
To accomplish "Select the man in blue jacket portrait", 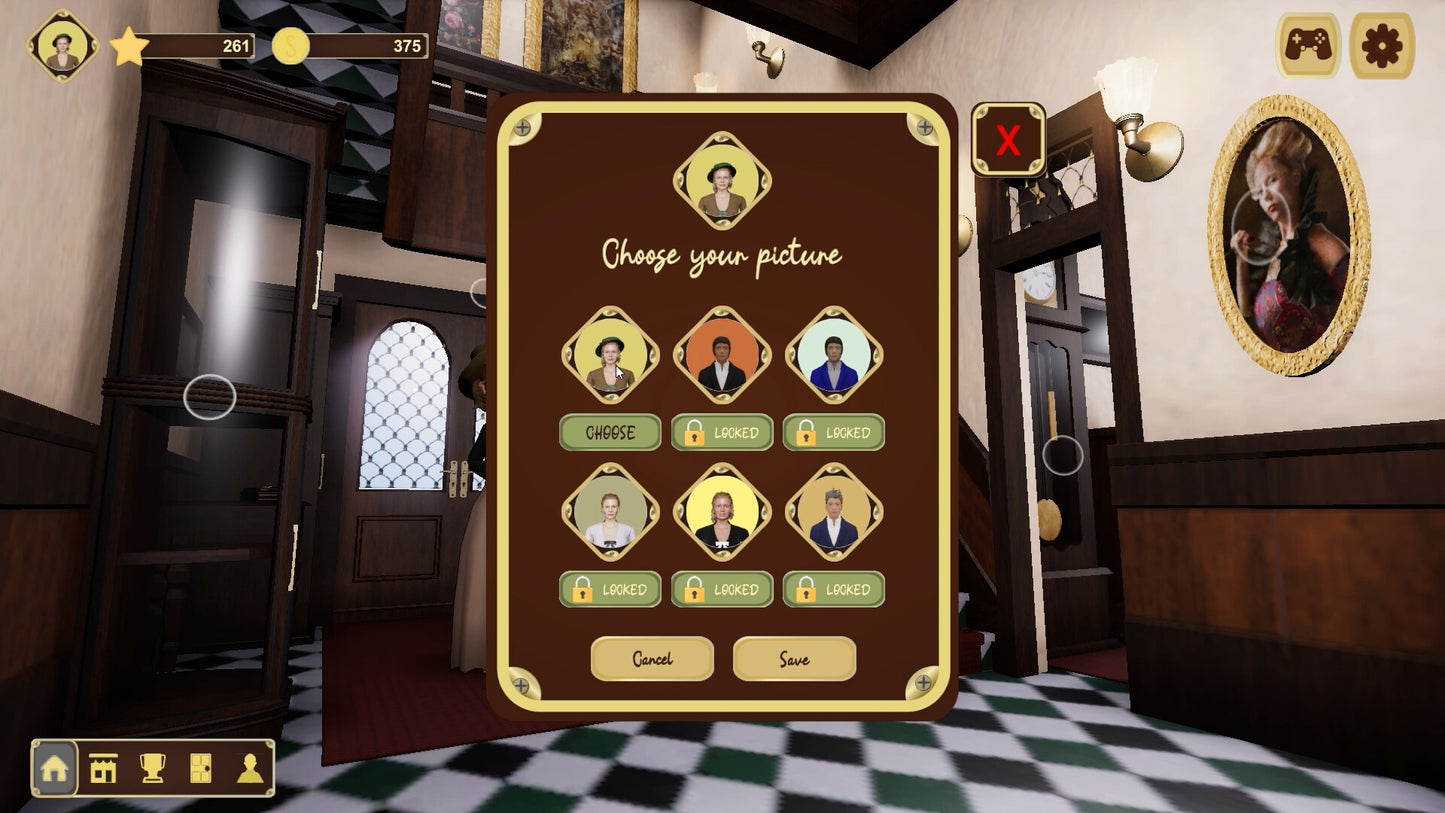I will click(834, 355).
